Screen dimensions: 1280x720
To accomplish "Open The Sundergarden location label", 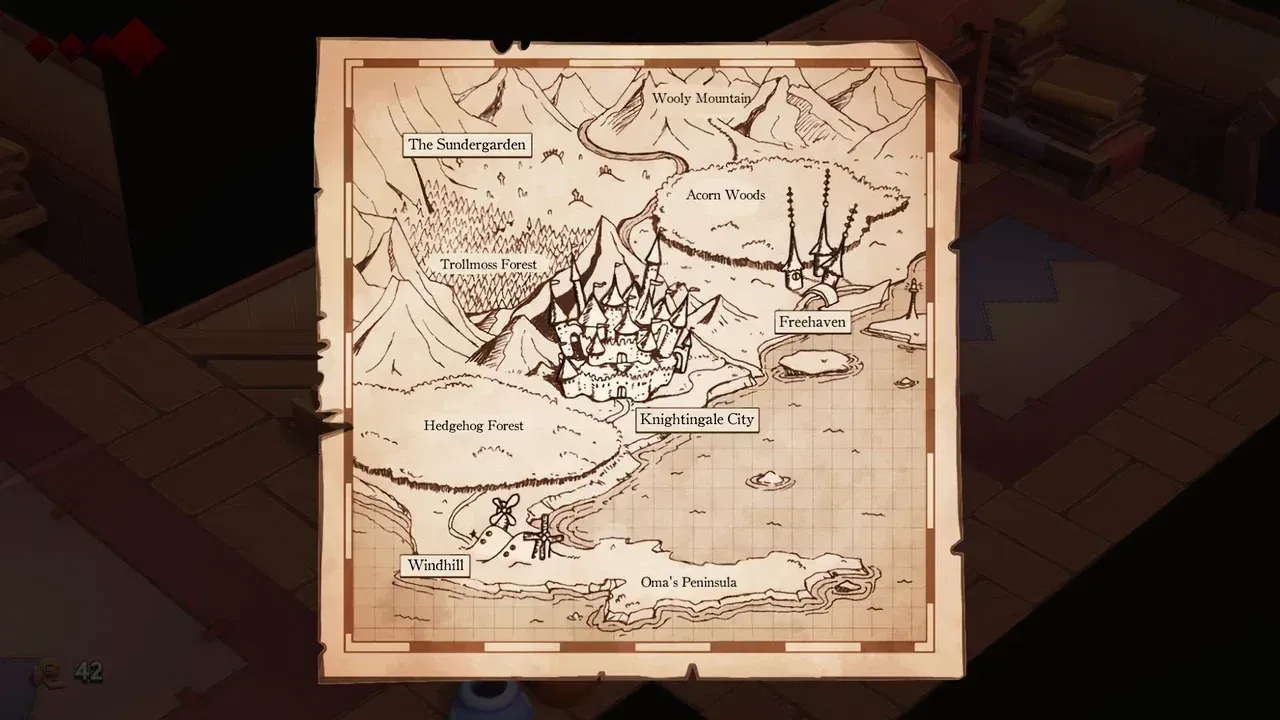I will [x=466, y=144].
